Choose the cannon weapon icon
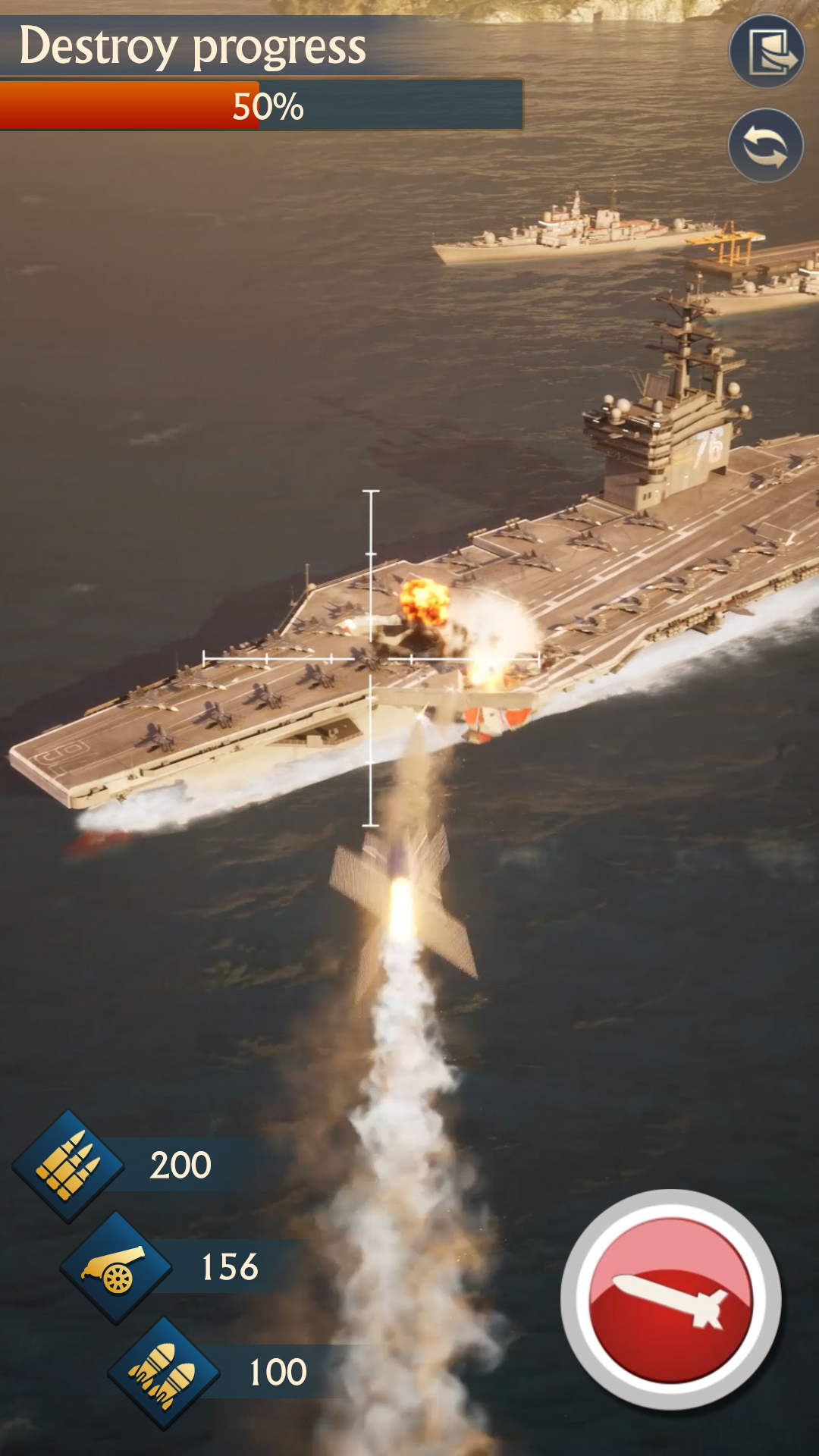819x1456 pixels. coord(116,1267)
